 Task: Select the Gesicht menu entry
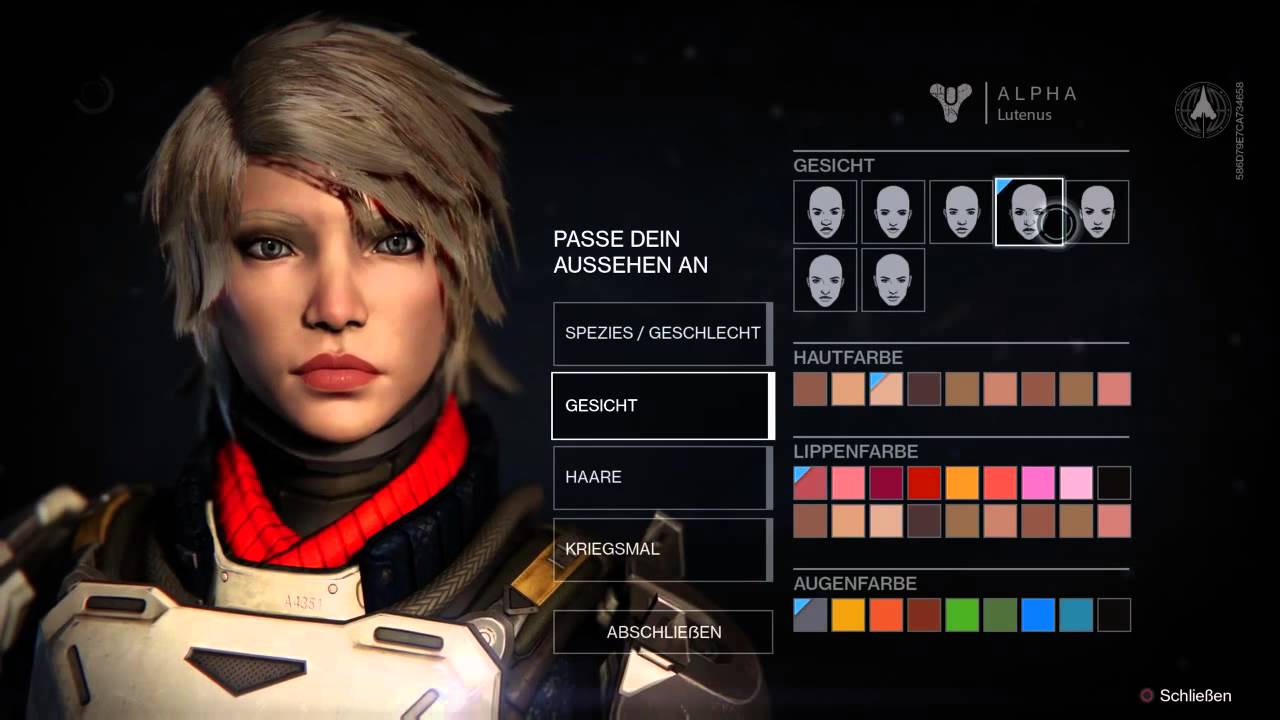[662, 405]
